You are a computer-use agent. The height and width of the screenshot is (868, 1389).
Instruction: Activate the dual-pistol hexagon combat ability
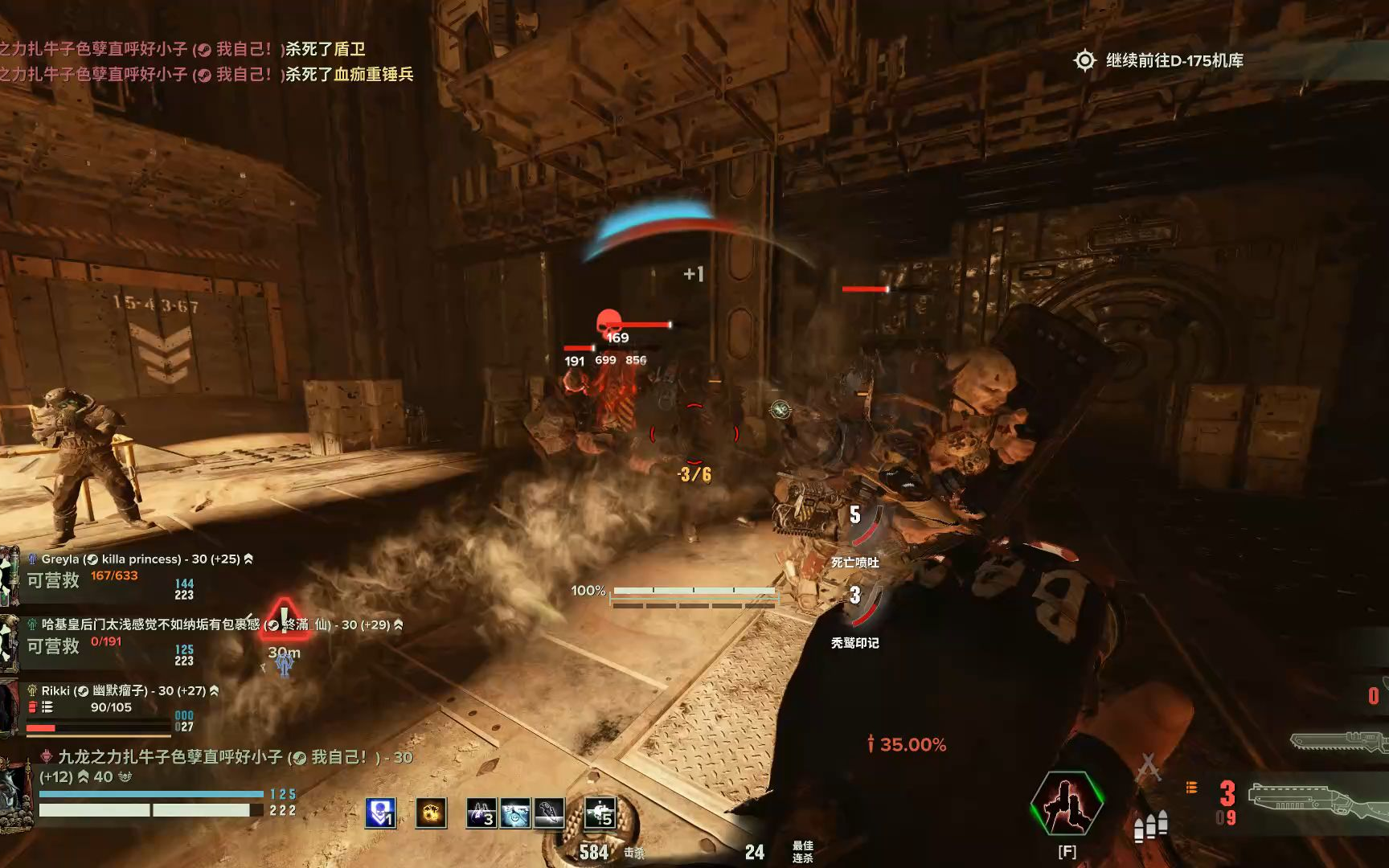pos(1067,801)
